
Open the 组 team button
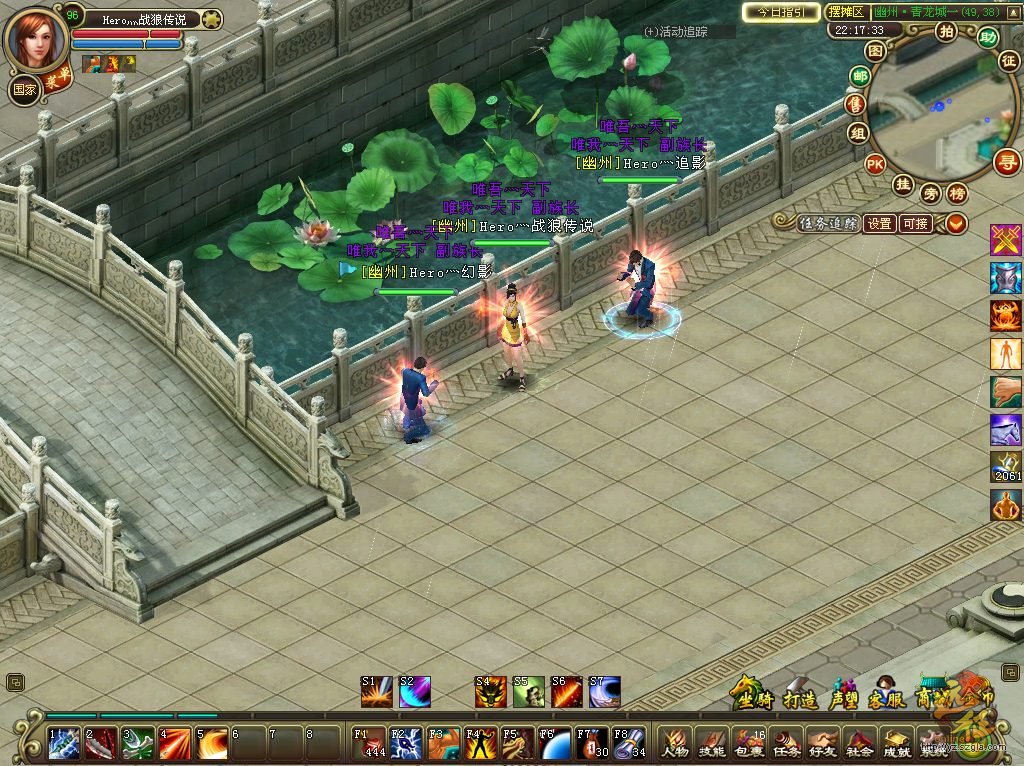pos(857,133)
